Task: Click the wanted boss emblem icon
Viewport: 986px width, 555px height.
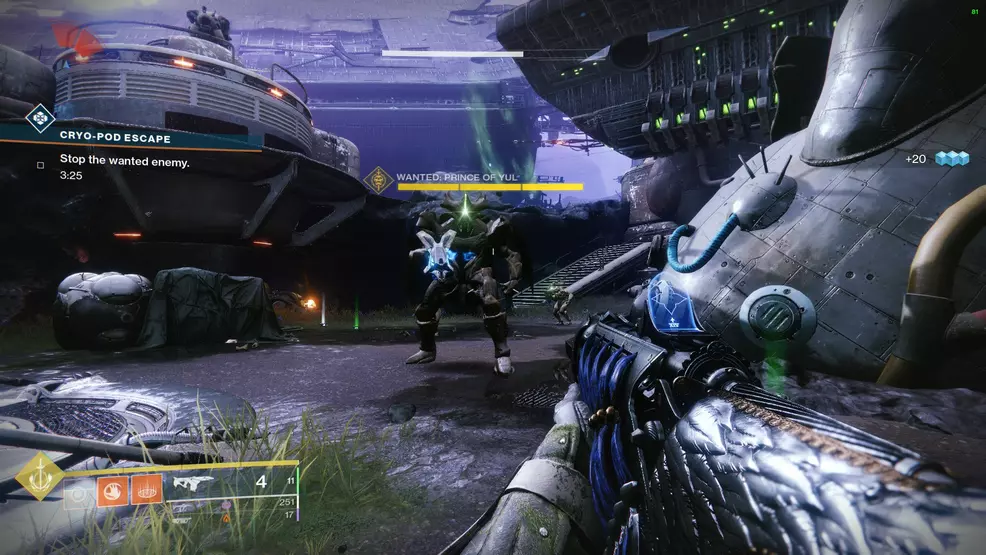Action: point(379,180)
